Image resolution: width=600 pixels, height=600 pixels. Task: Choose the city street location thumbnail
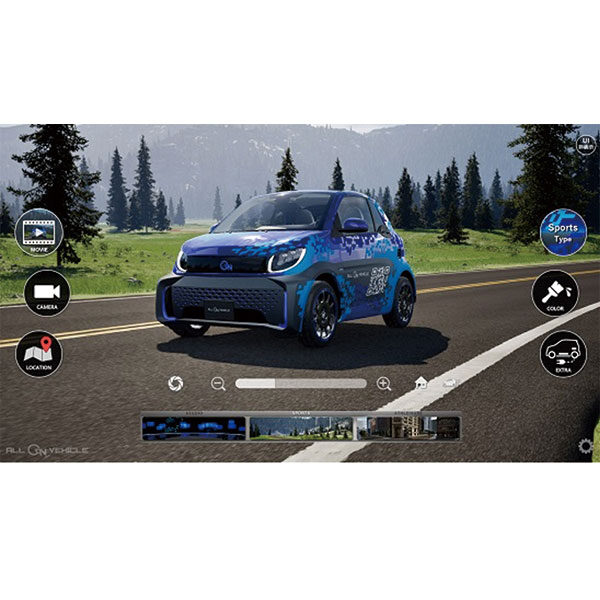point(407,428)
